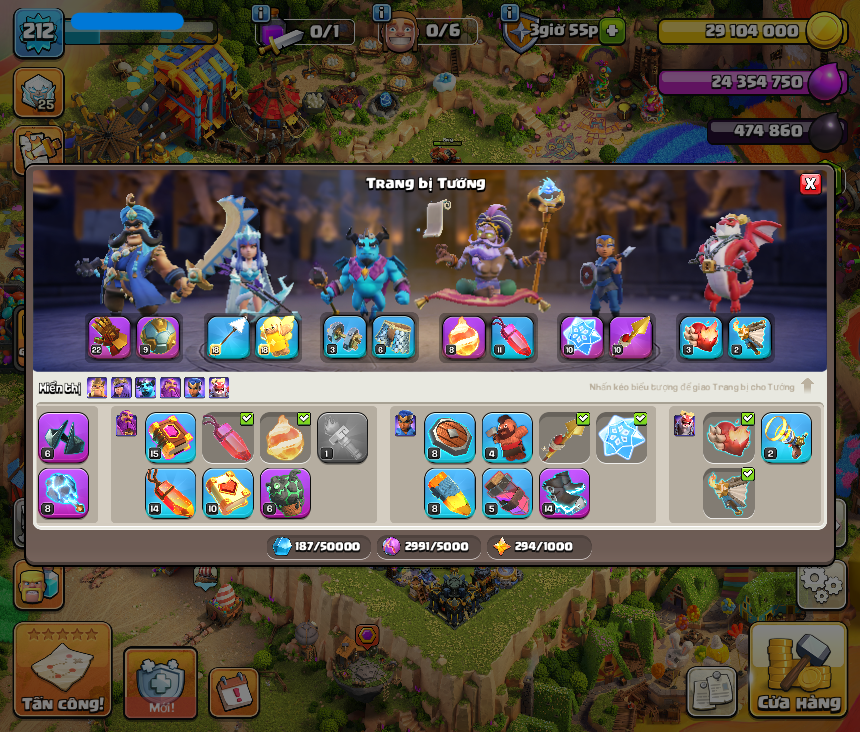Select the gold ring launcher equipment
Viewport: 860px width, 732px height.
click(786, 438)
